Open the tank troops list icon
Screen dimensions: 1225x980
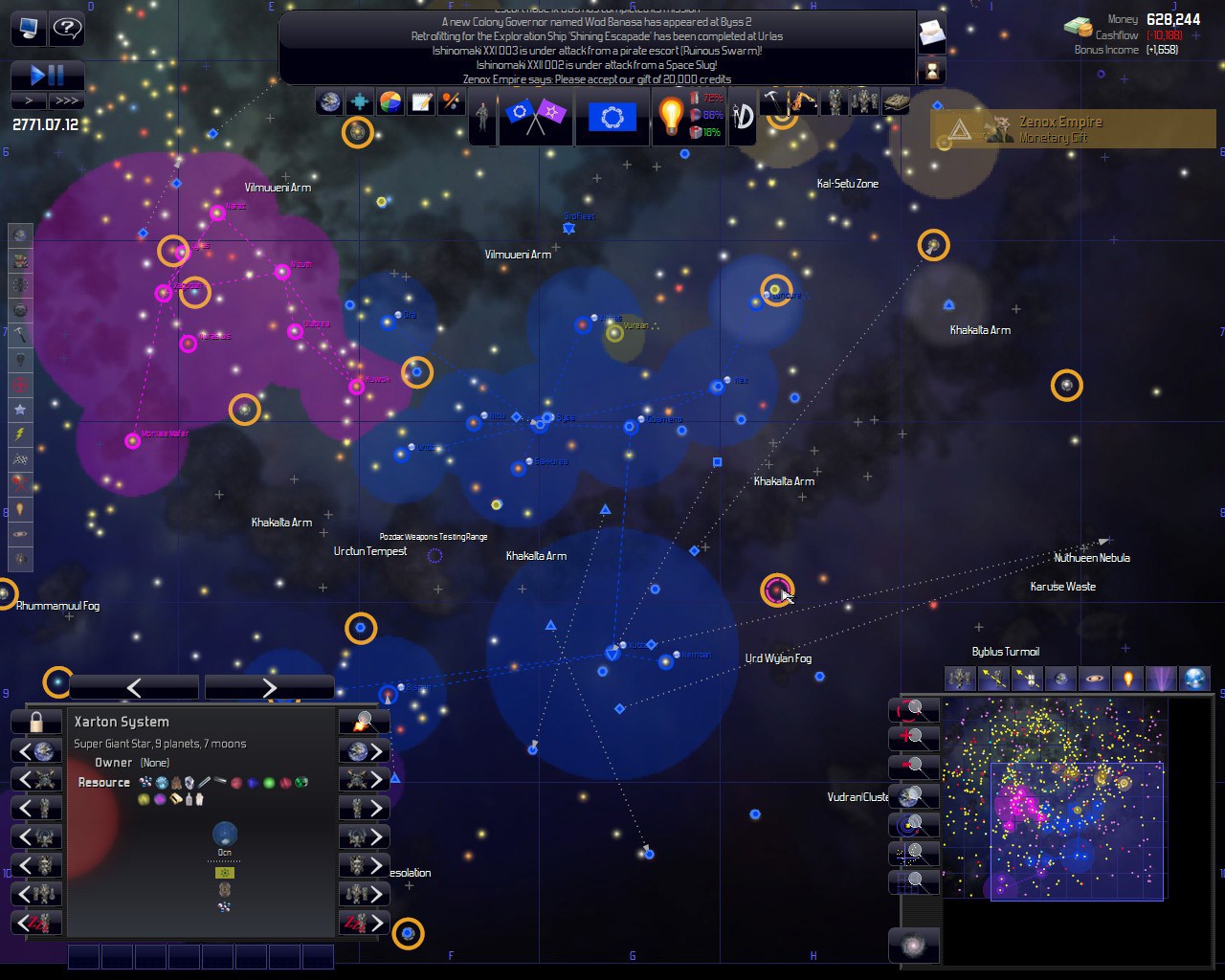coord(895,101)
